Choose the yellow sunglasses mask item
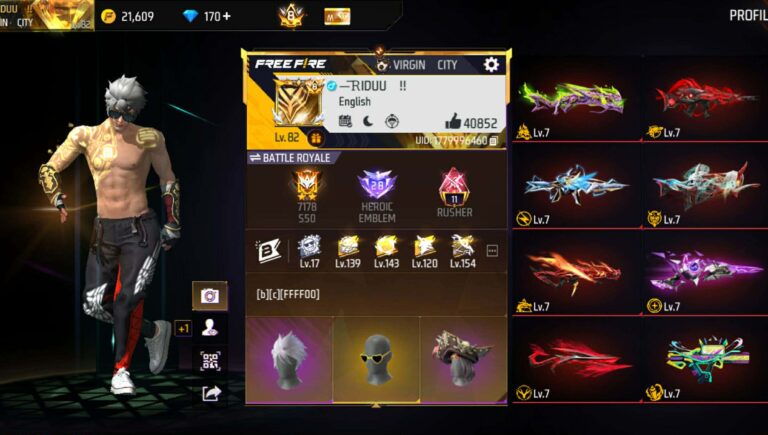The height and width of the screenshot is (435, 768). [376, 358]
